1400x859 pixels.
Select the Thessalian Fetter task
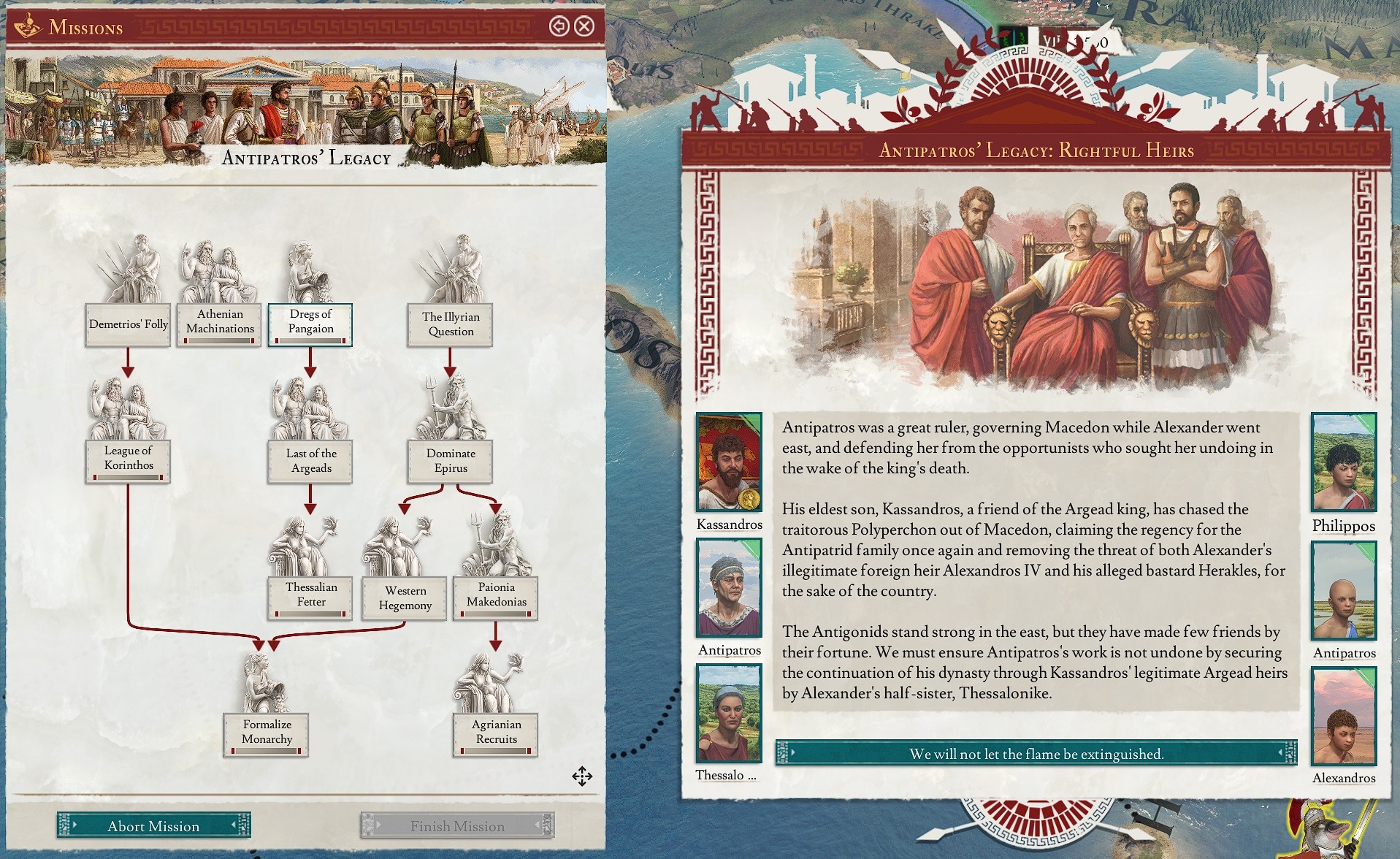pos(311,595)
